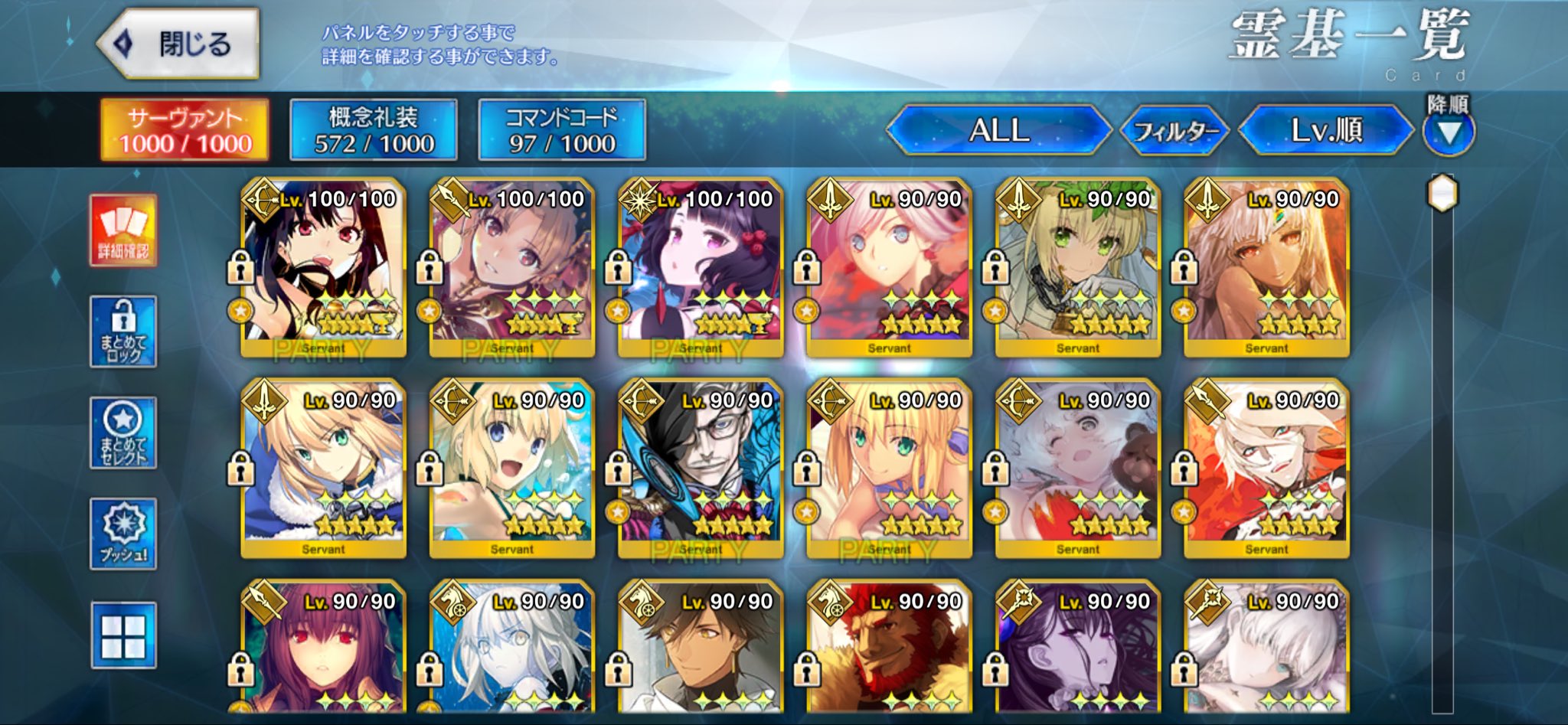
Task: Switch to the サーヴァント tab
Action: click(x=185, y=130)
